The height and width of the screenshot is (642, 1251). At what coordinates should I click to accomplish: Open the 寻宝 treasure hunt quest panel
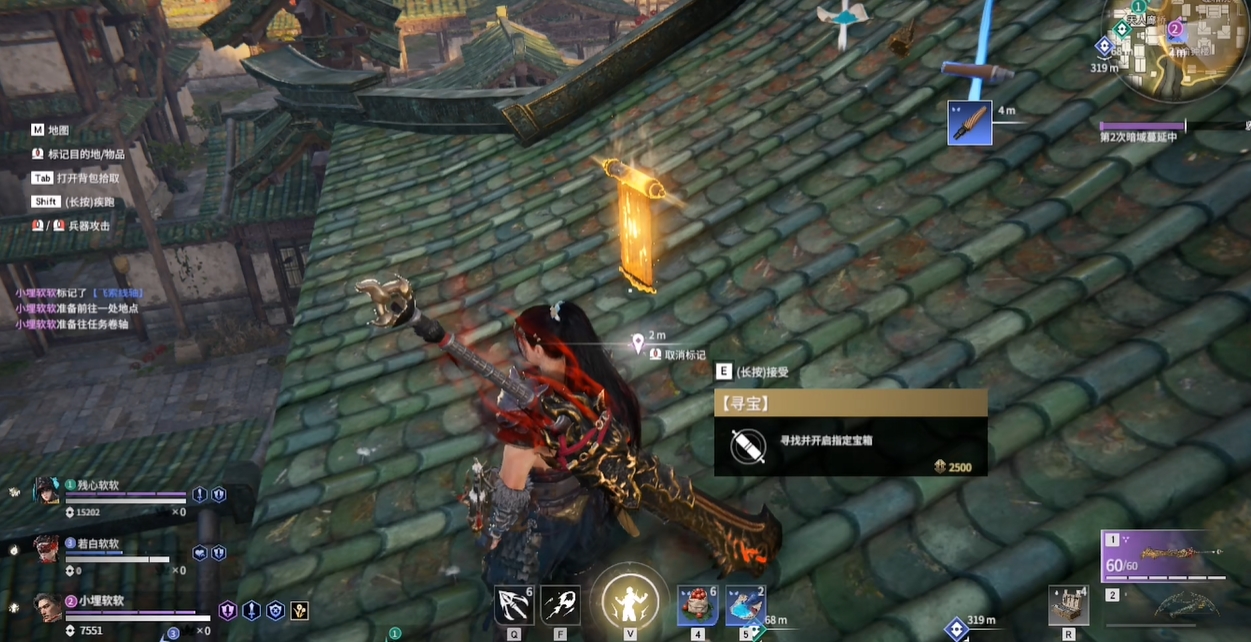[x=850, y=432]
